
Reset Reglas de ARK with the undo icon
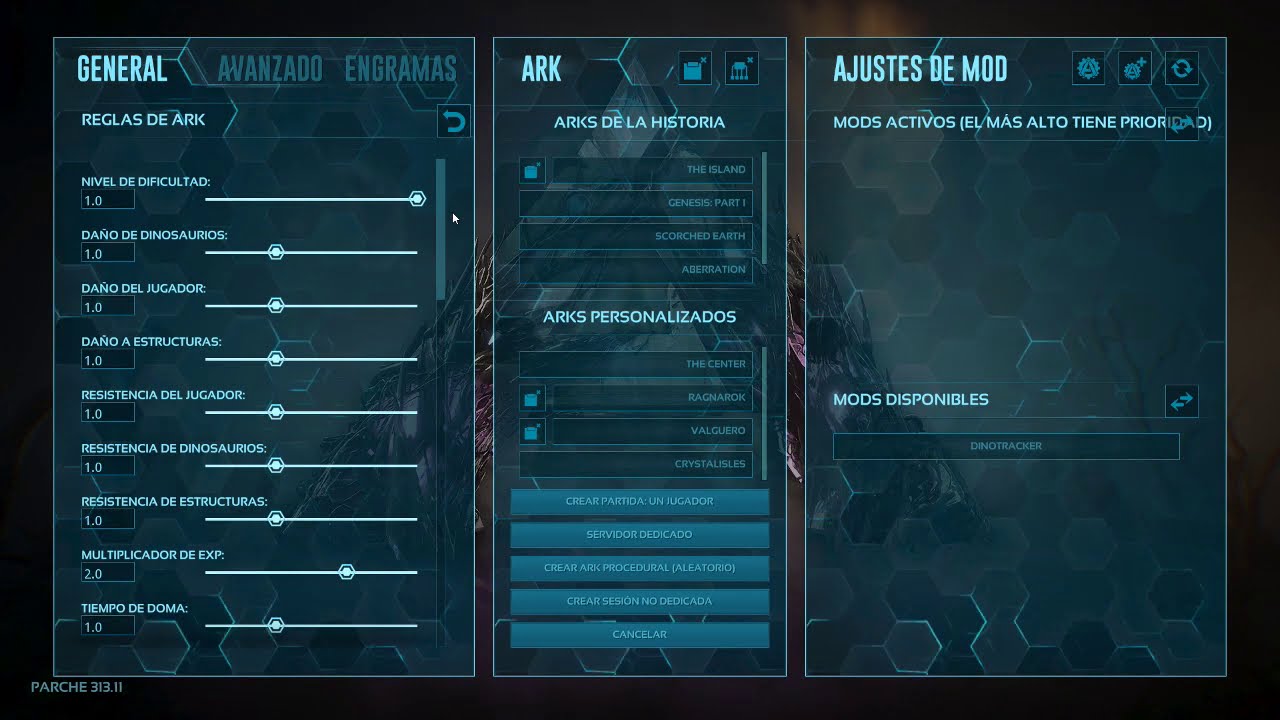coord(453,120)
